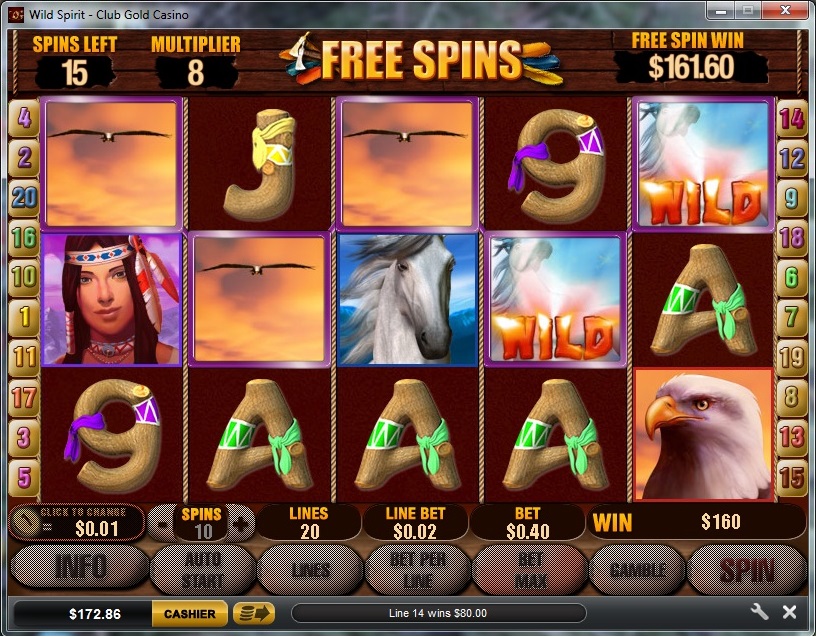Activate the Gamble button
The image size is (816, 637).
[638, 570]
